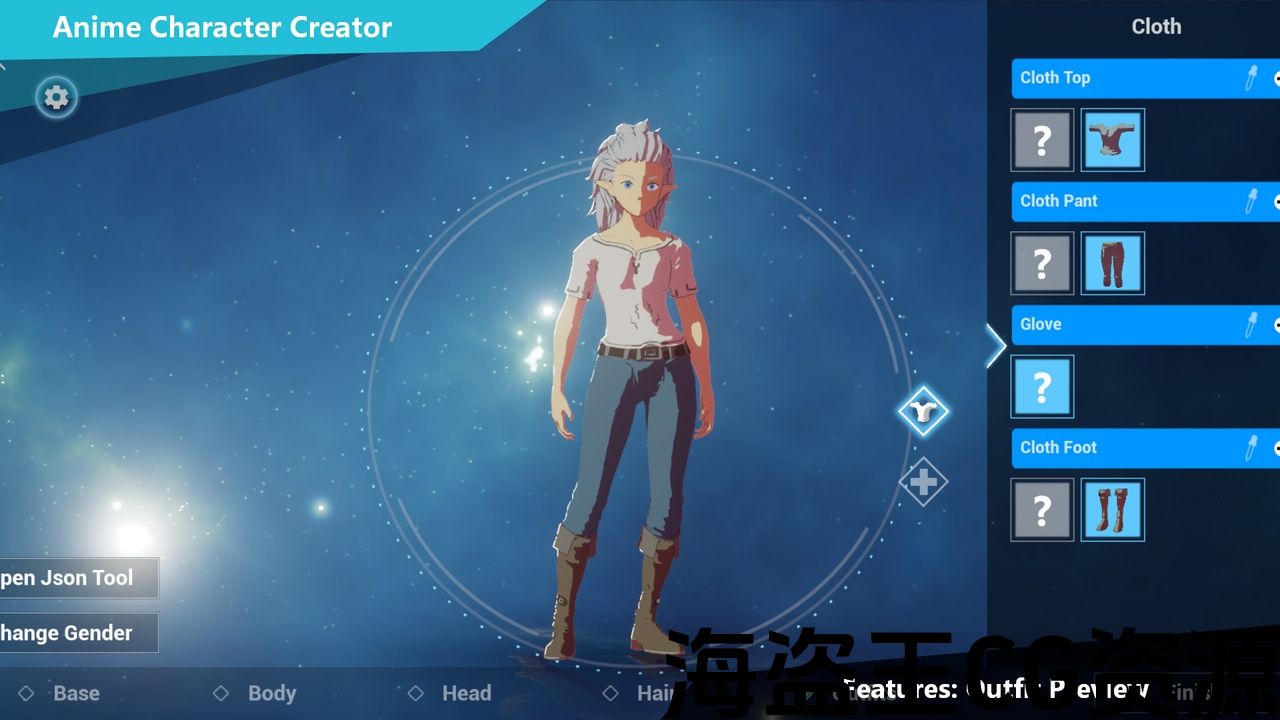Click the Open Json Tool button

coord(78,578)
